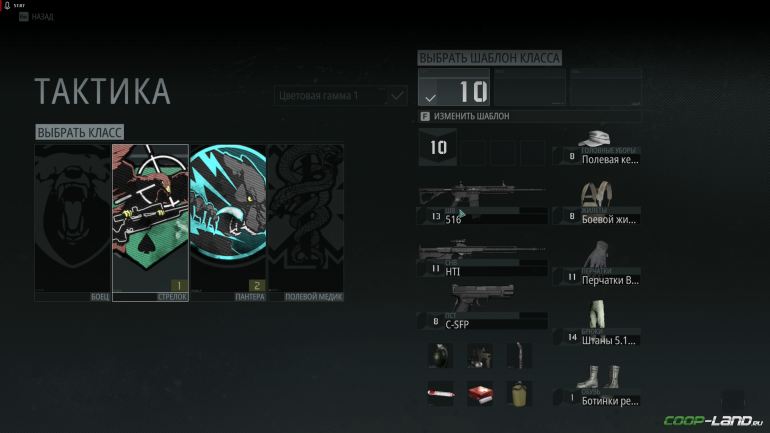Open the Цветовая гамма 1 dropdown
This screenshot has height=433, width=770.
tap(340, 96)
